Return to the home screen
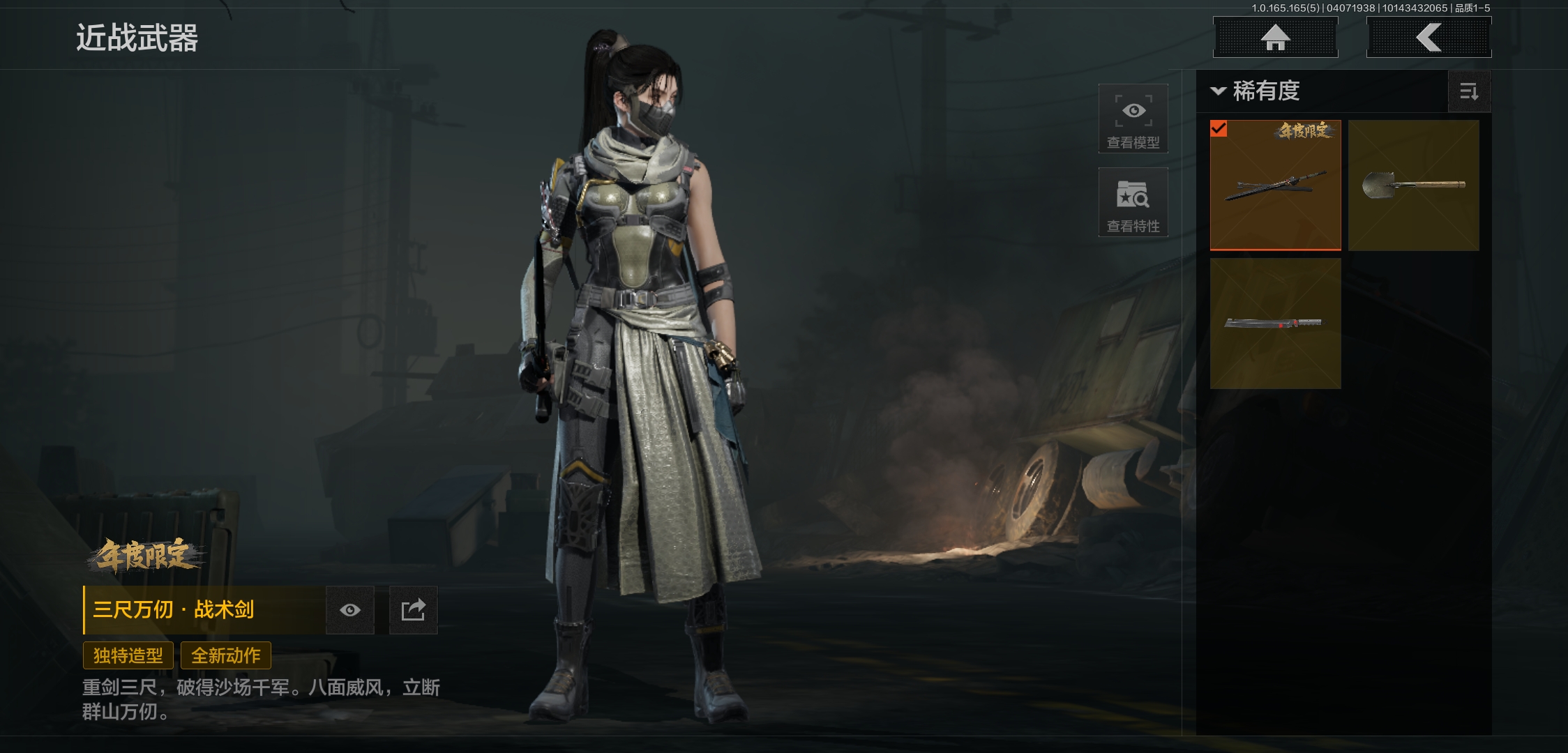This screenshot has height=753, width=1568. (x=1275, y=38)
